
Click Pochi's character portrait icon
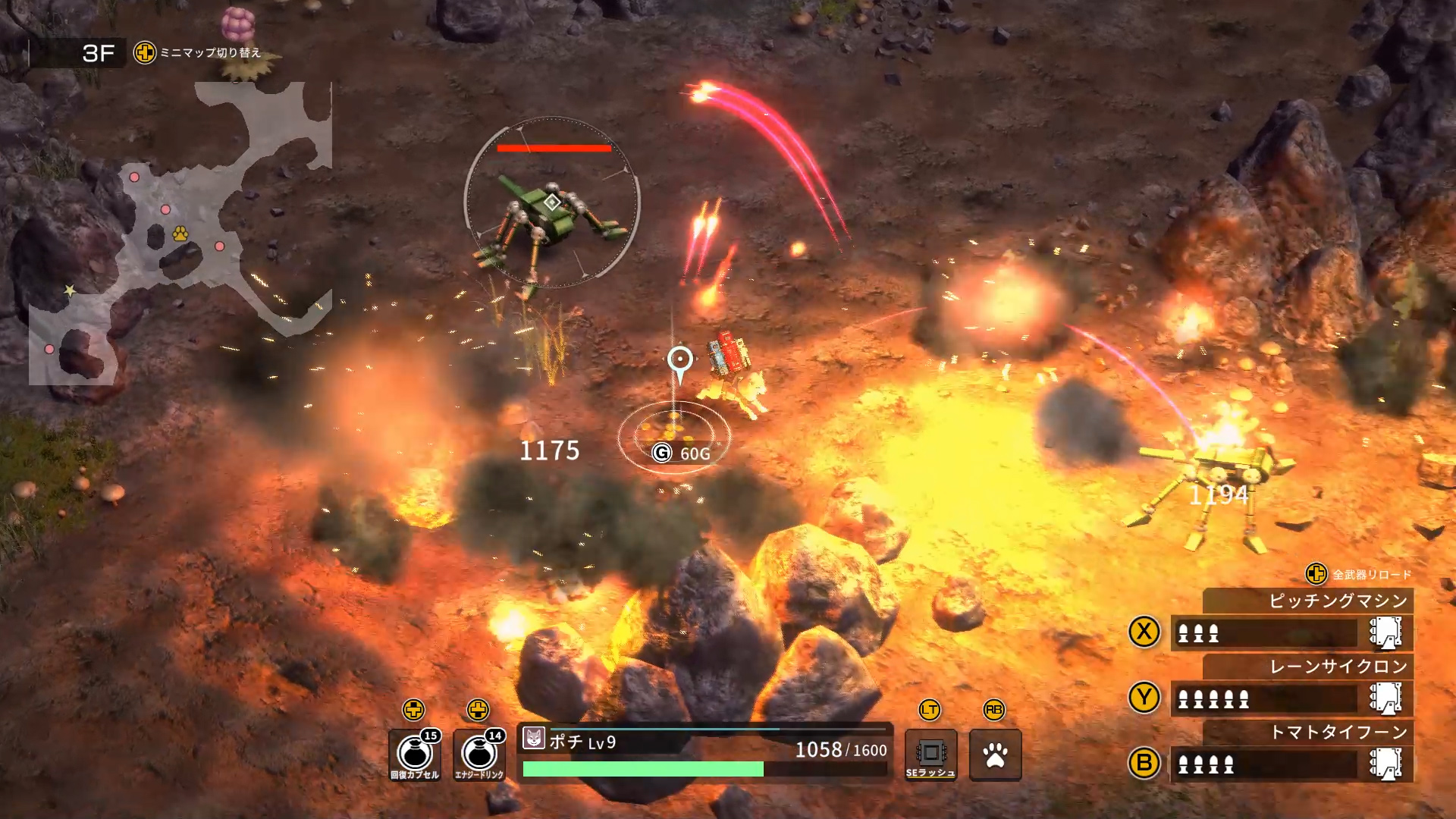534,738
